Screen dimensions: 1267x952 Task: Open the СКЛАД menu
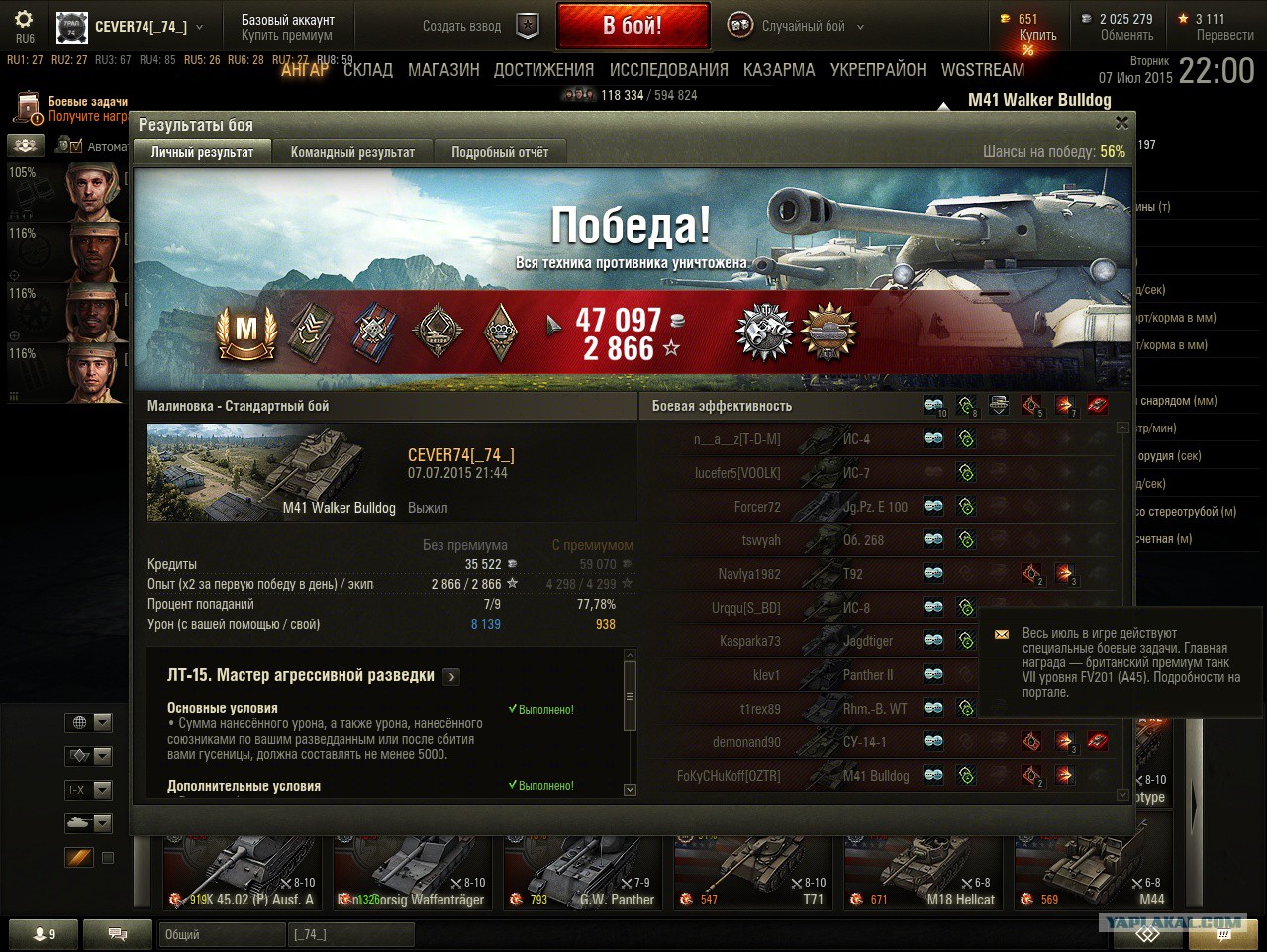click(368, 70)
